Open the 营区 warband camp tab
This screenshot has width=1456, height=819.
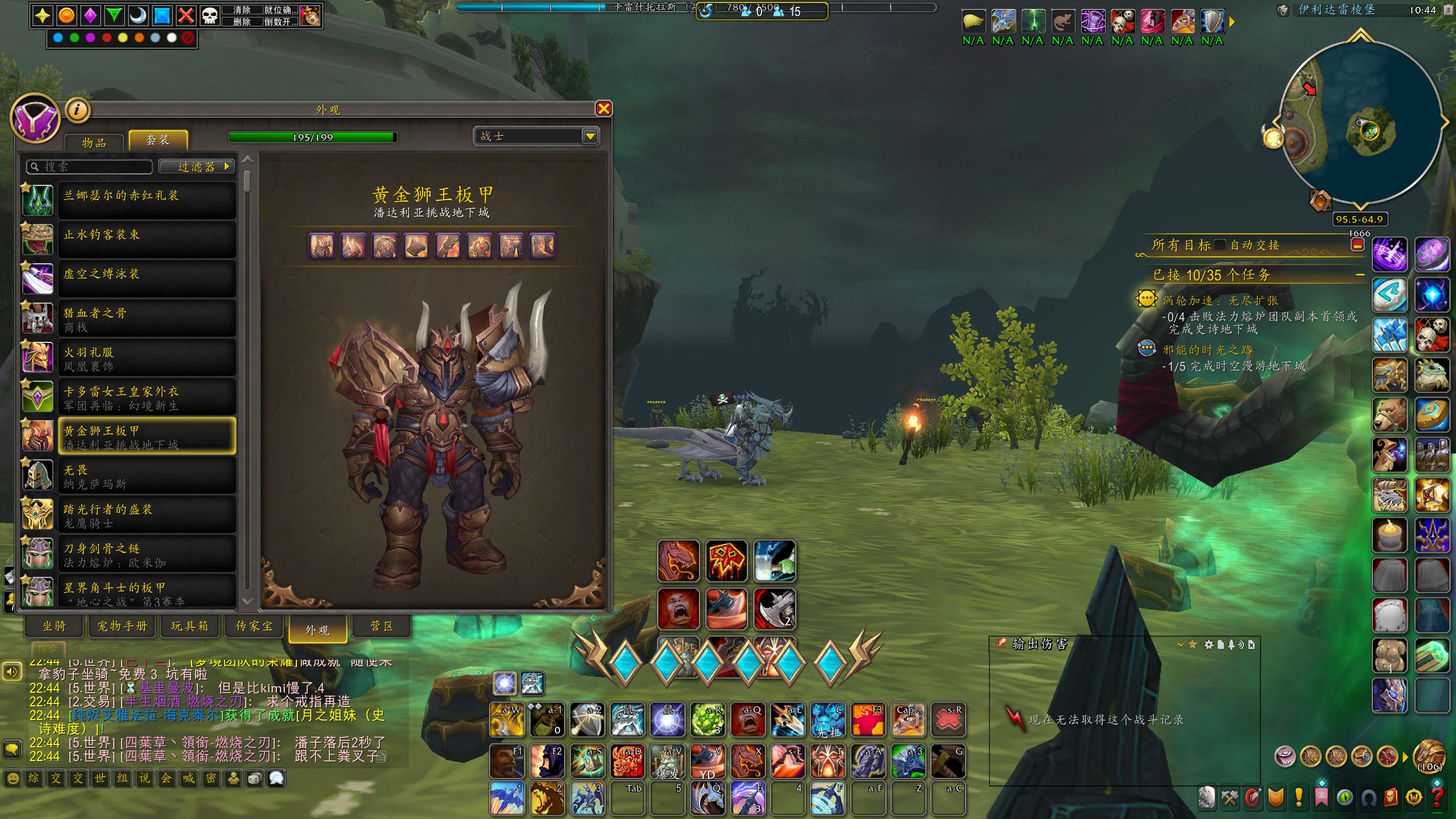click(x=382, y=626)
